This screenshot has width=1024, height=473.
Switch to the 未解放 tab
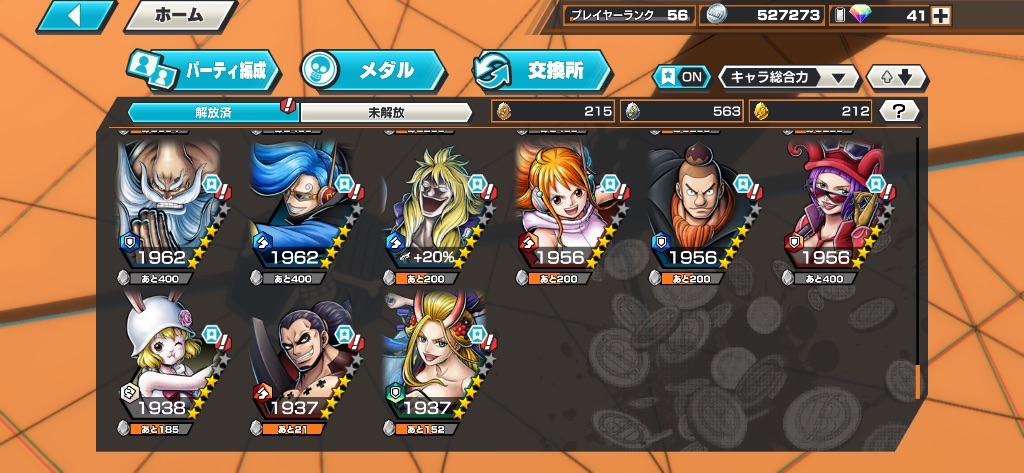(x=385, y=112)
